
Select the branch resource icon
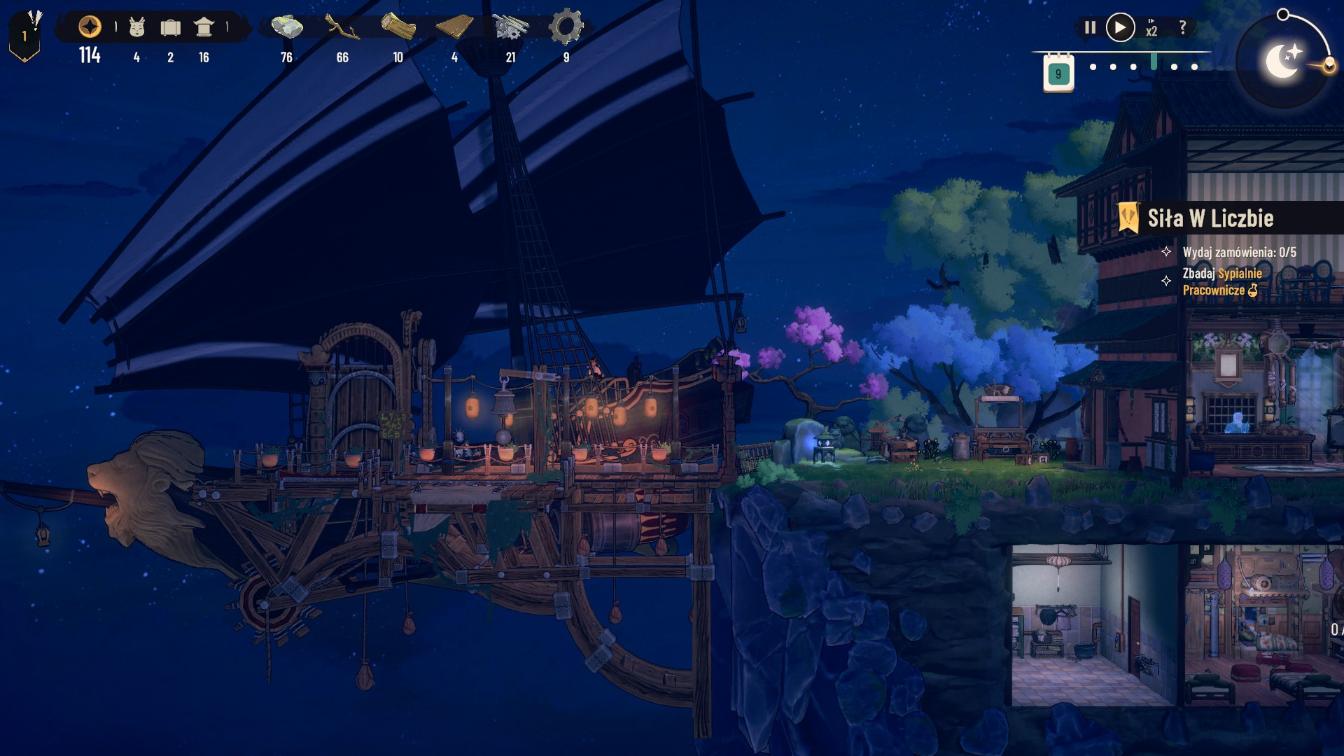point(342,27)
